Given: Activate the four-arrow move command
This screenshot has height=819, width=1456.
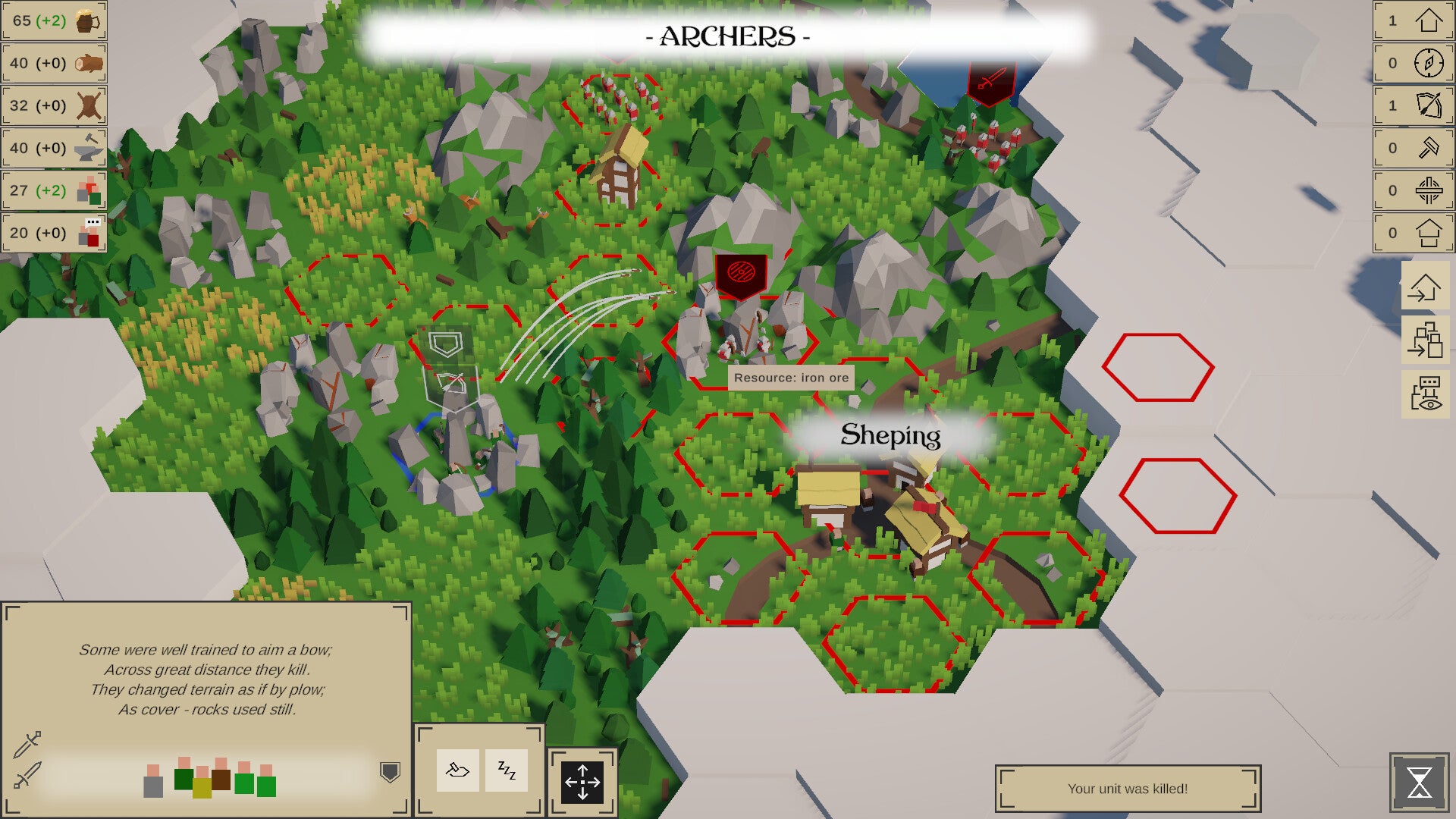Looking at the screenshot, I should click(x=582, y=782).
